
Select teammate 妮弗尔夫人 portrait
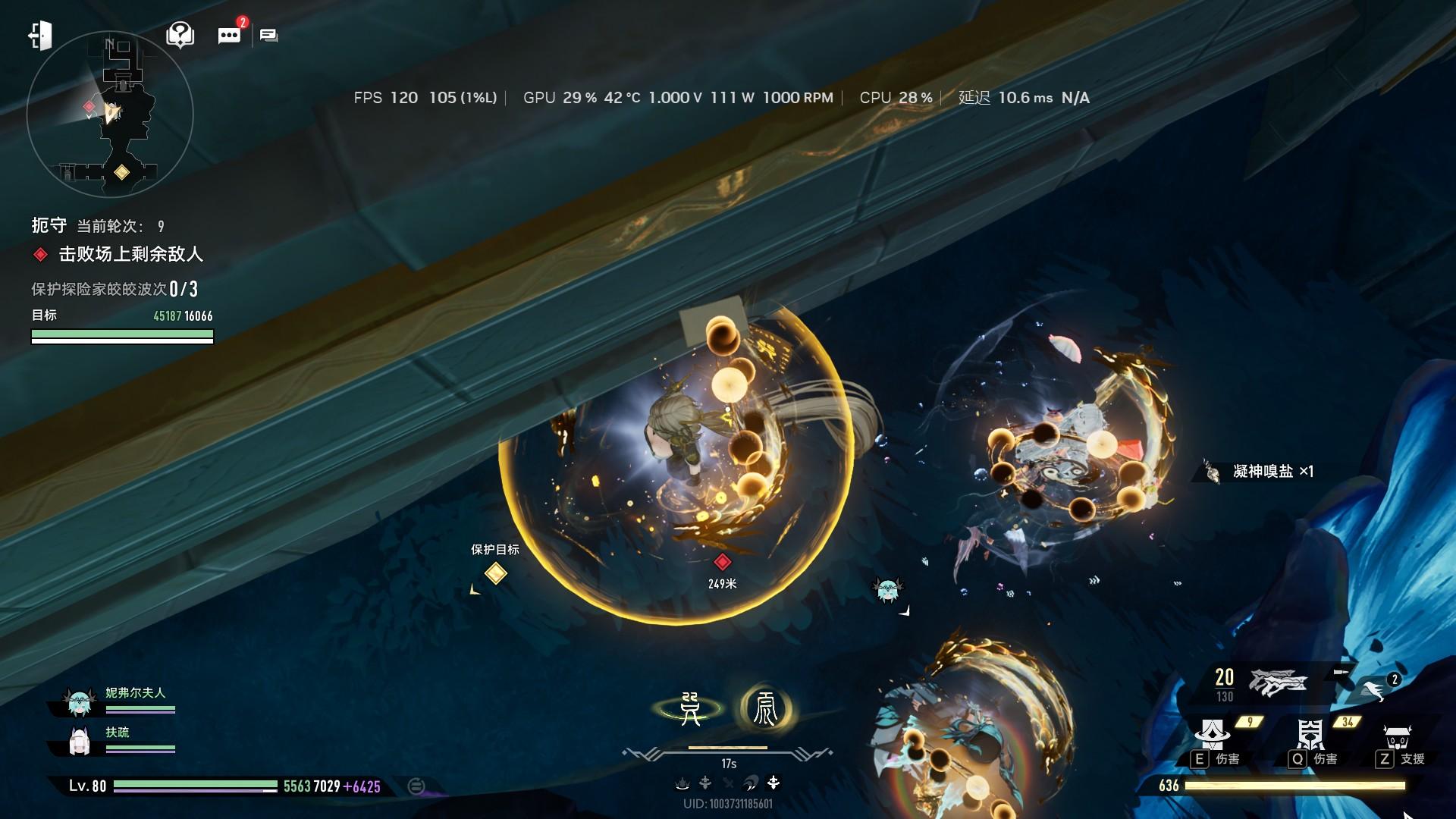click(x=80, y=702)
